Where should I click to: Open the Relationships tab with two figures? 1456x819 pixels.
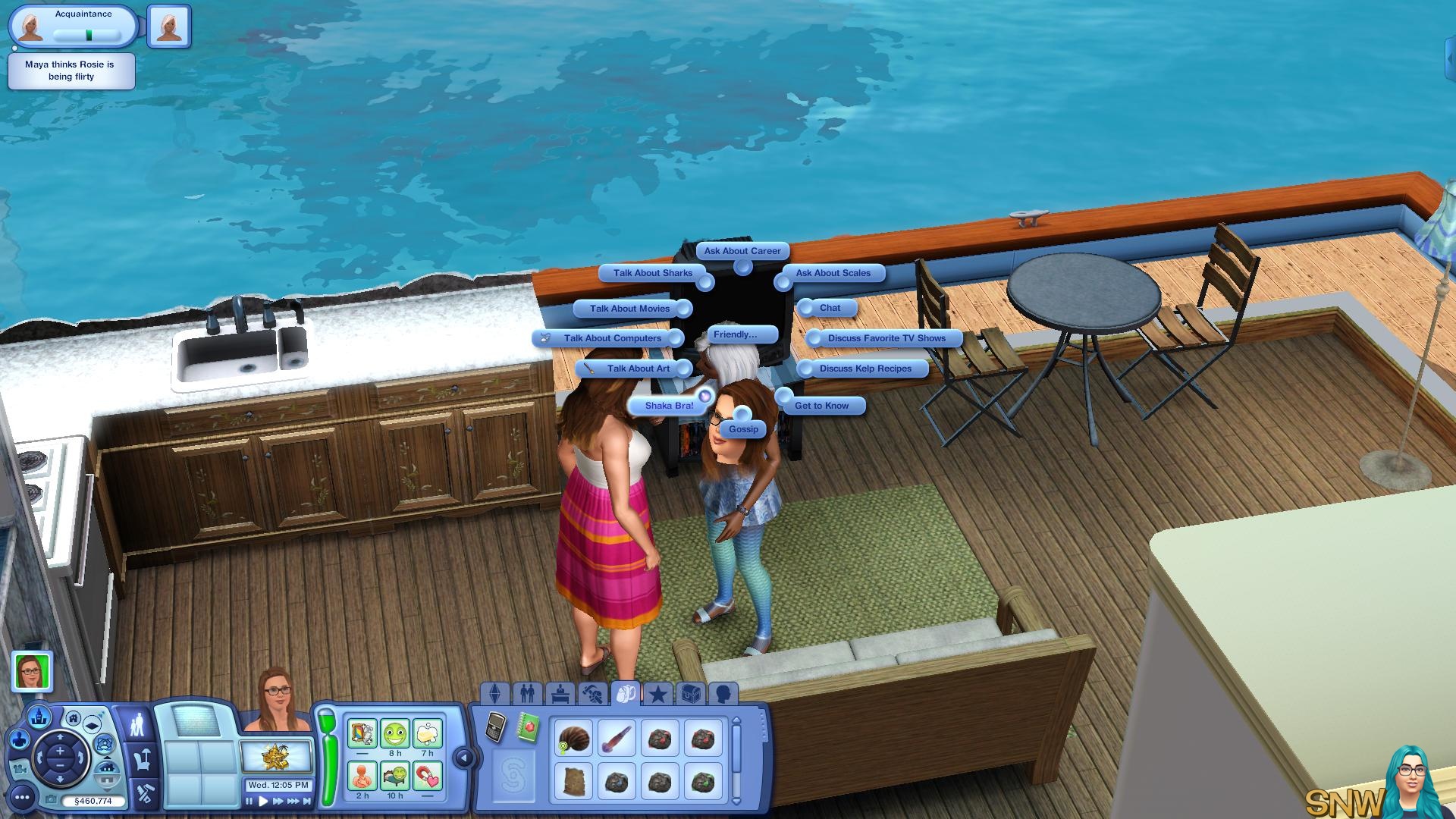click(527, 693)
